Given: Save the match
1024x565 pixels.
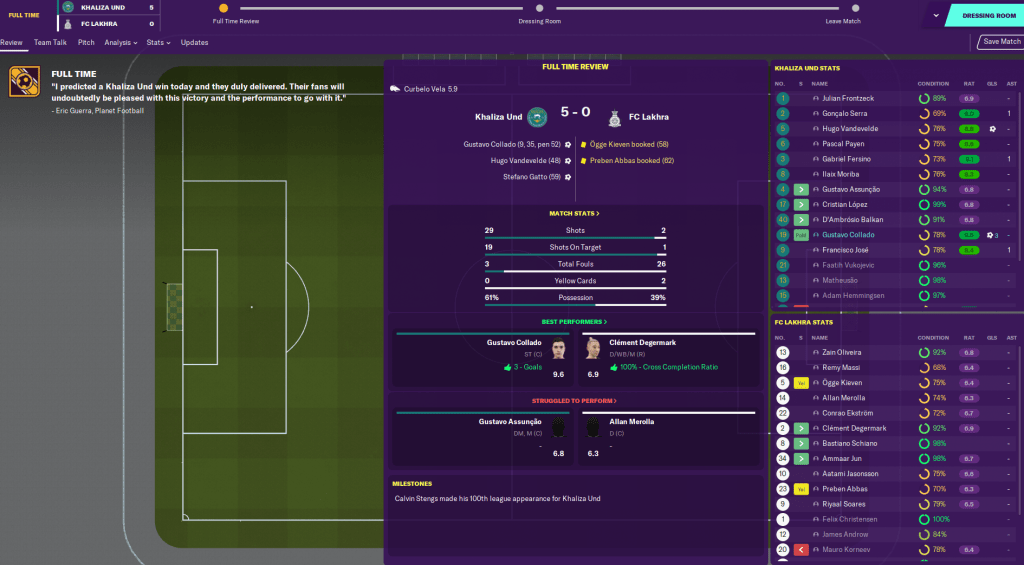Looking at the screenshot, I should (x=1001, y=42).
